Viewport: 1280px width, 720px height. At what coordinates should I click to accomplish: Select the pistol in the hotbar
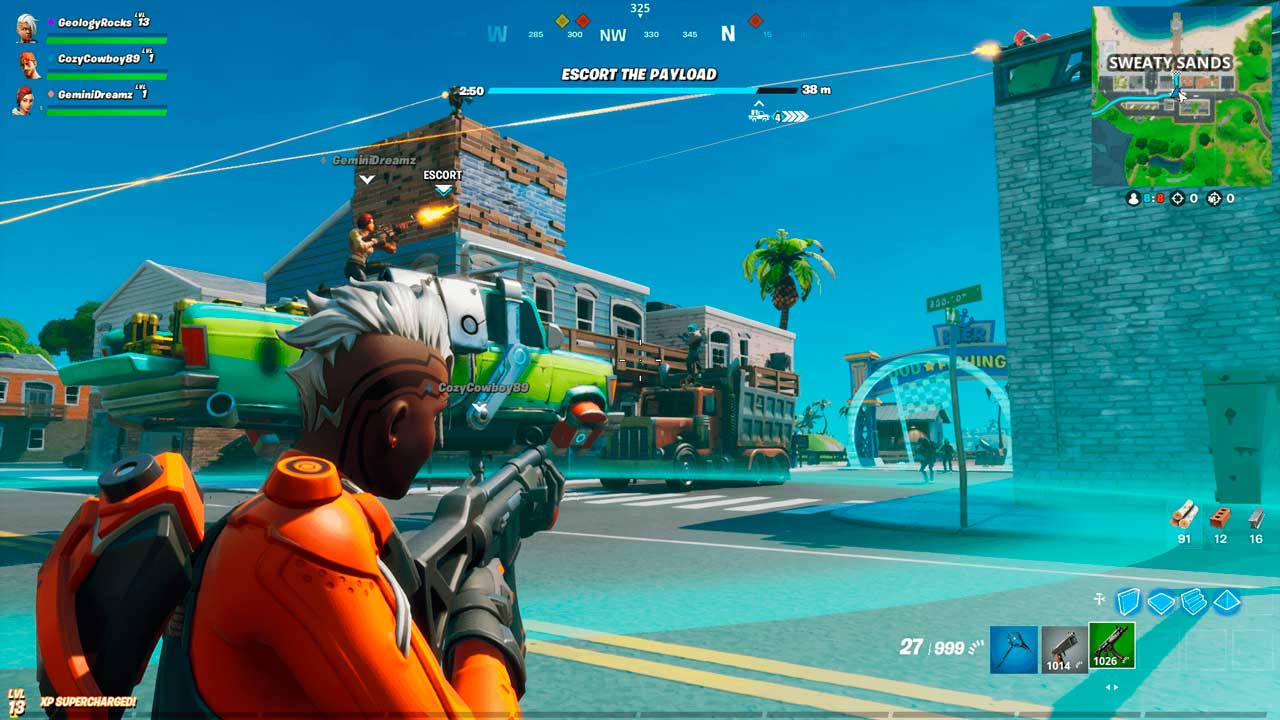click(x=1062, y=646)
